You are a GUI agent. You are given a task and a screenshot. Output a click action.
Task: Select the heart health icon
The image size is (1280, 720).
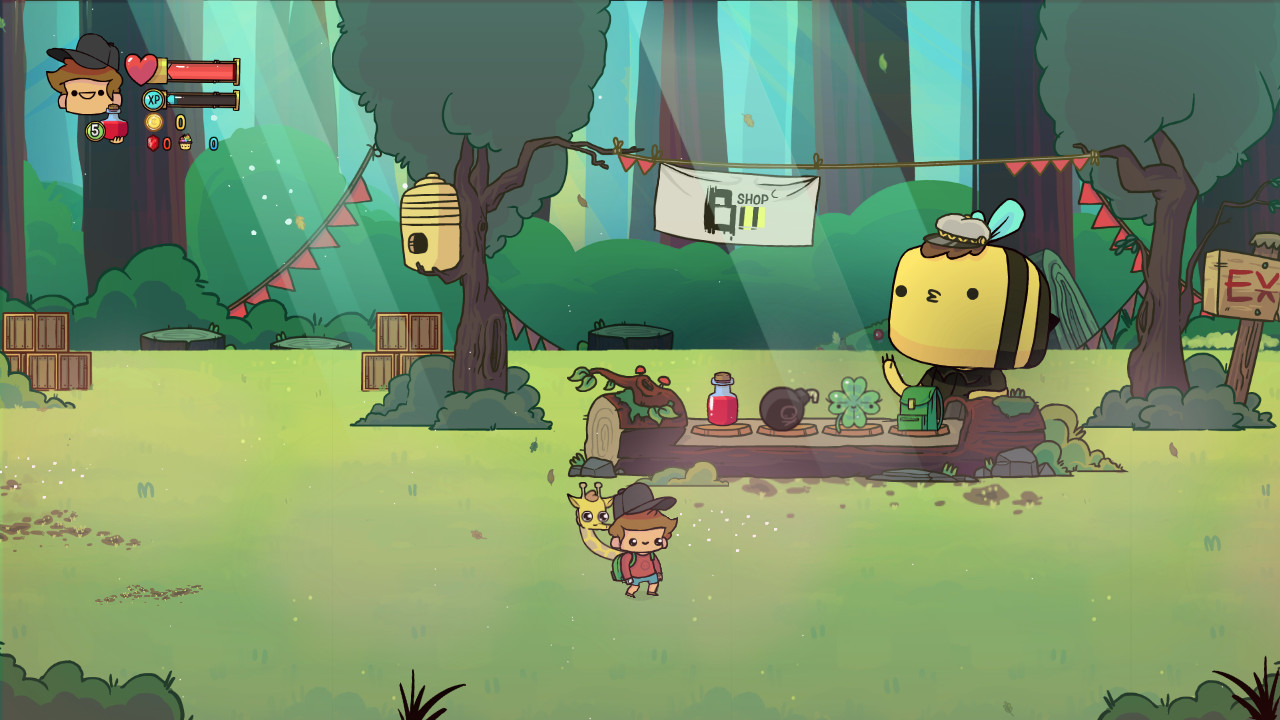(x=142, y=69)
